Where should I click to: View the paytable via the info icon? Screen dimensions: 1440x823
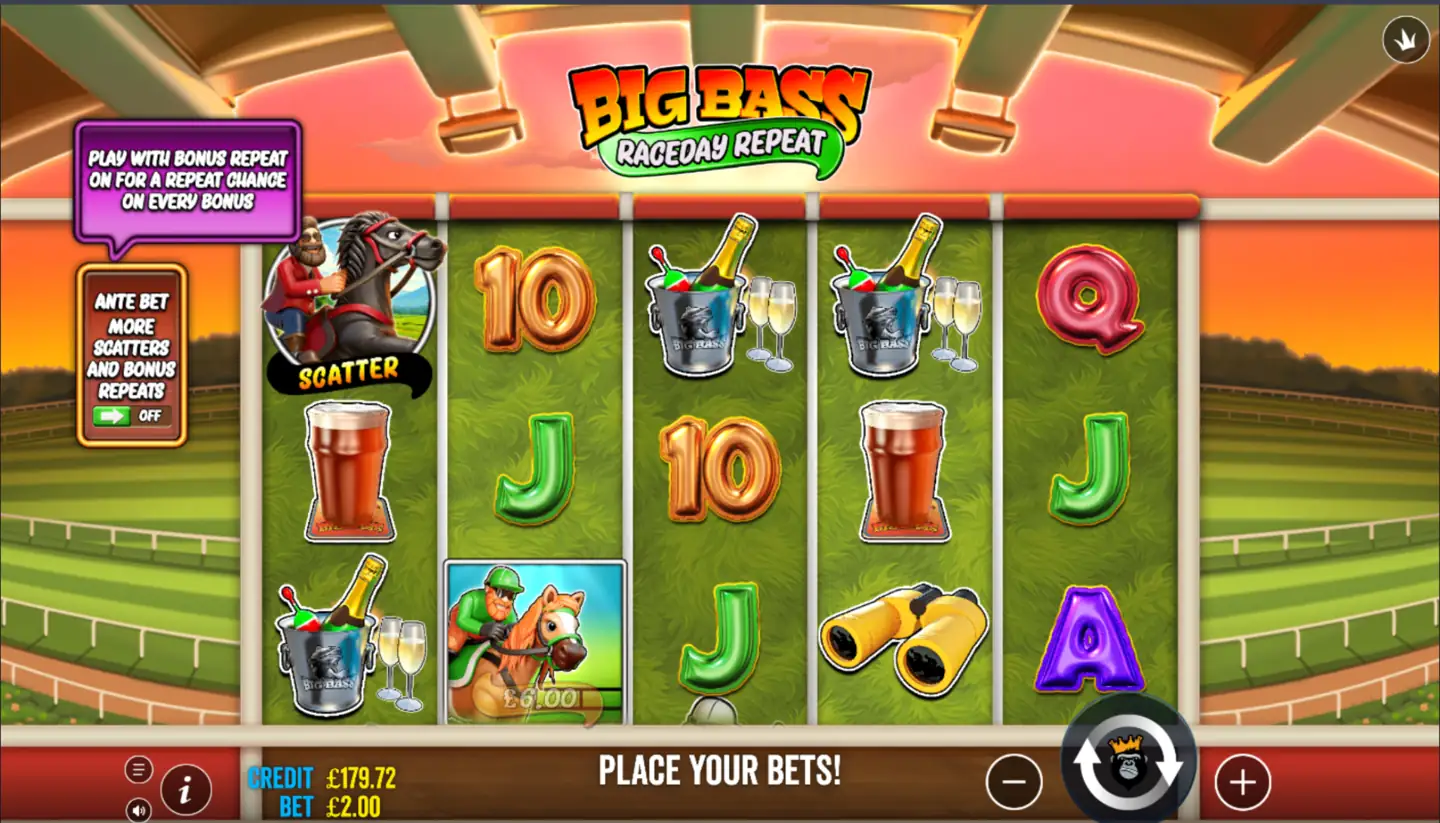(186, 787)
